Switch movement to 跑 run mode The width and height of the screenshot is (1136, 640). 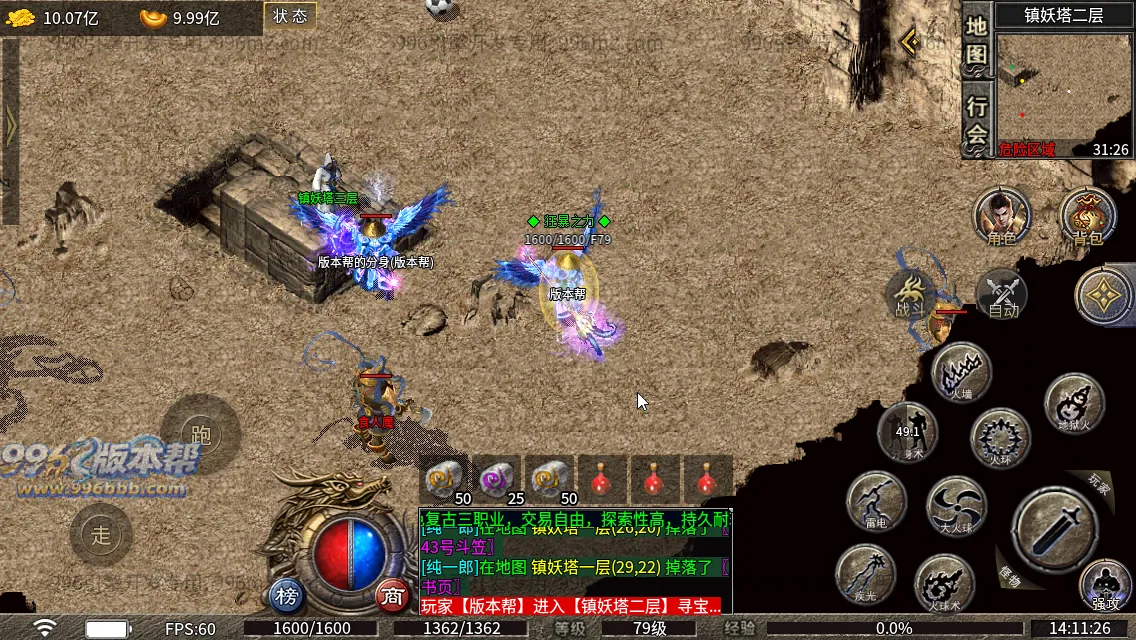pos(201,435)
